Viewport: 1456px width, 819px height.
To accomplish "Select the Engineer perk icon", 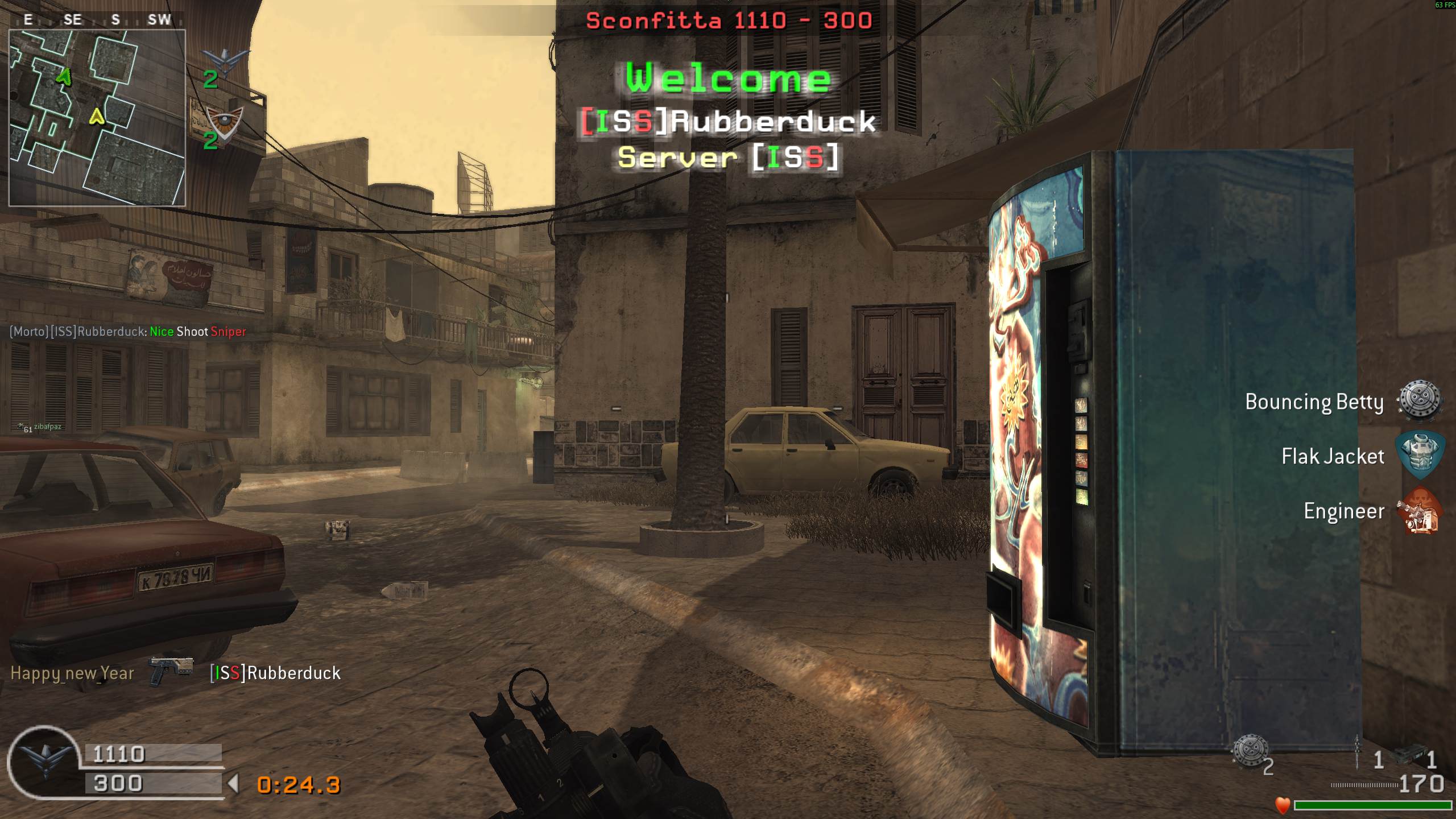I will tap(1420, 511).
